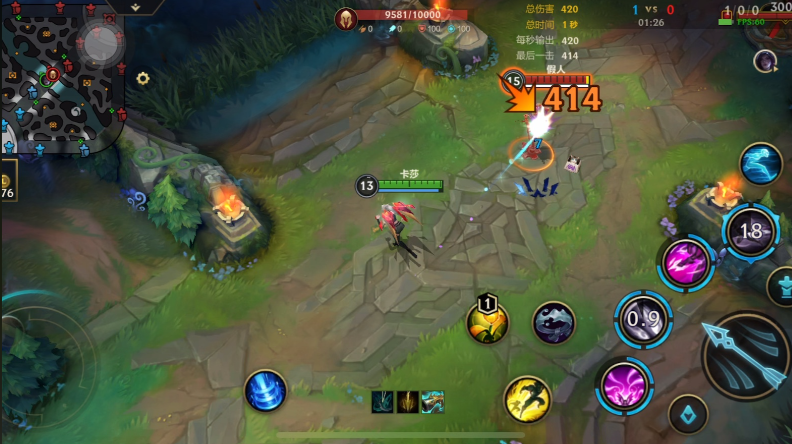
Task: Trigger the ultimate showing 18 cooldown
Action: [x=750, y=232]
